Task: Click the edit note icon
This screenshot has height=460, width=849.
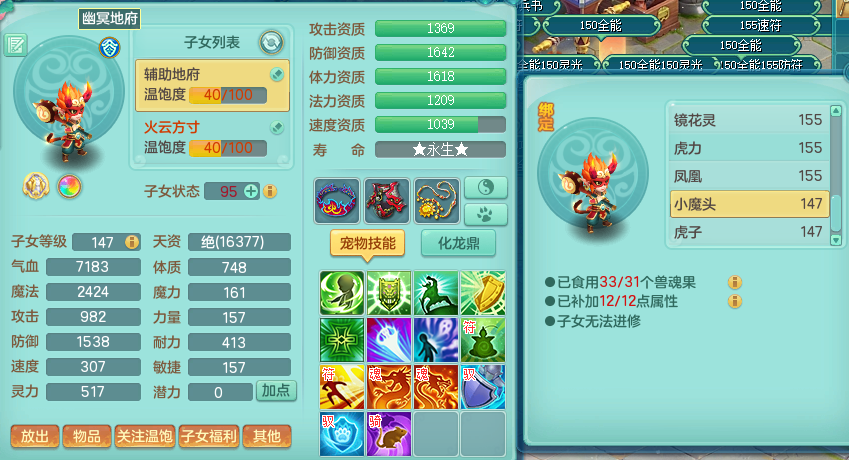Action: [x=16, y=45]
